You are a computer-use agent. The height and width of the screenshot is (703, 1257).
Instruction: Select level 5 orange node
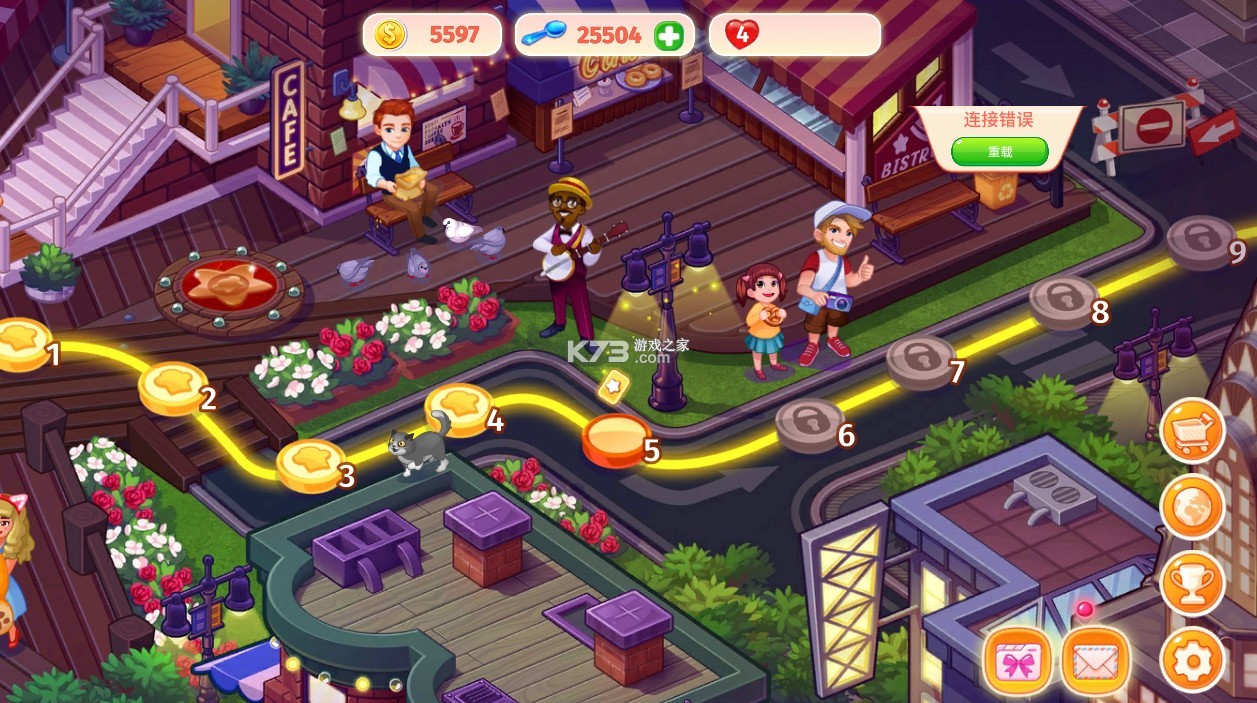[616, 439]
